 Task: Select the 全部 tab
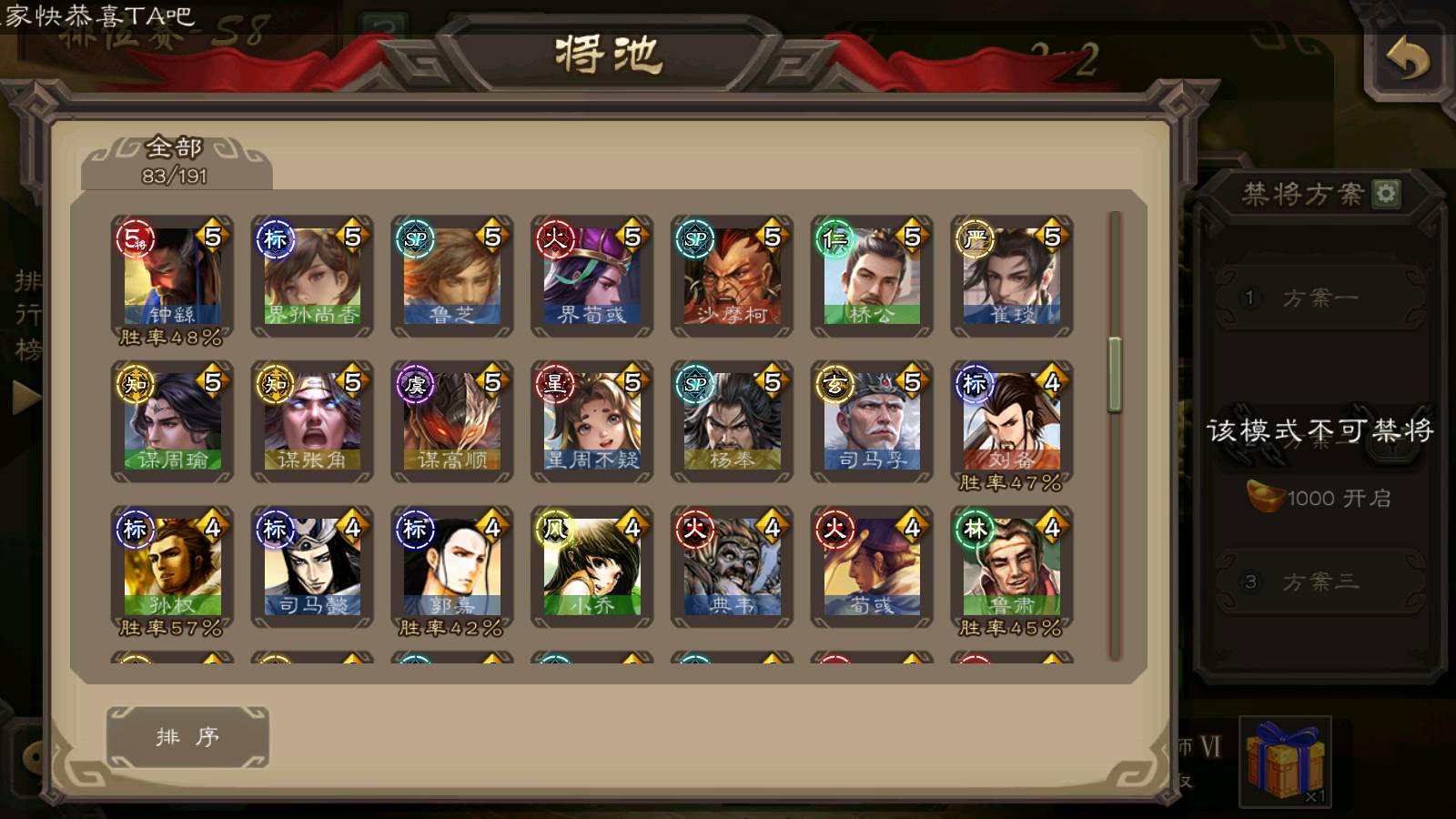(175, 160)
